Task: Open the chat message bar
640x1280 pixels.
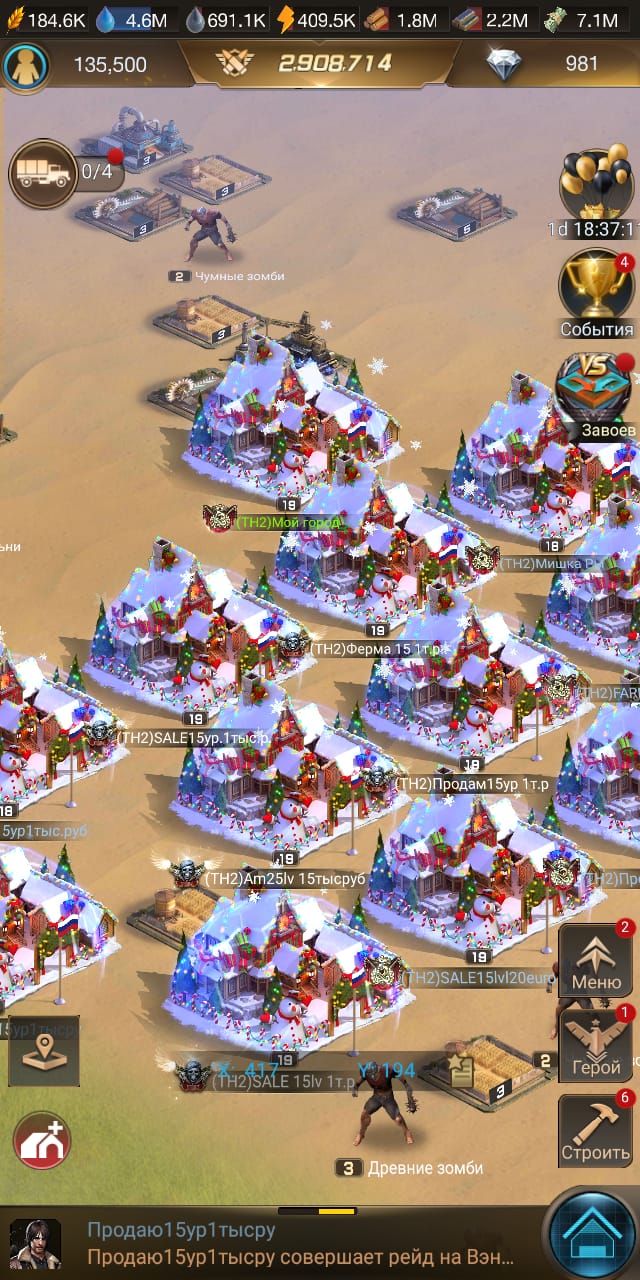Action: [x=300, y=1243]
